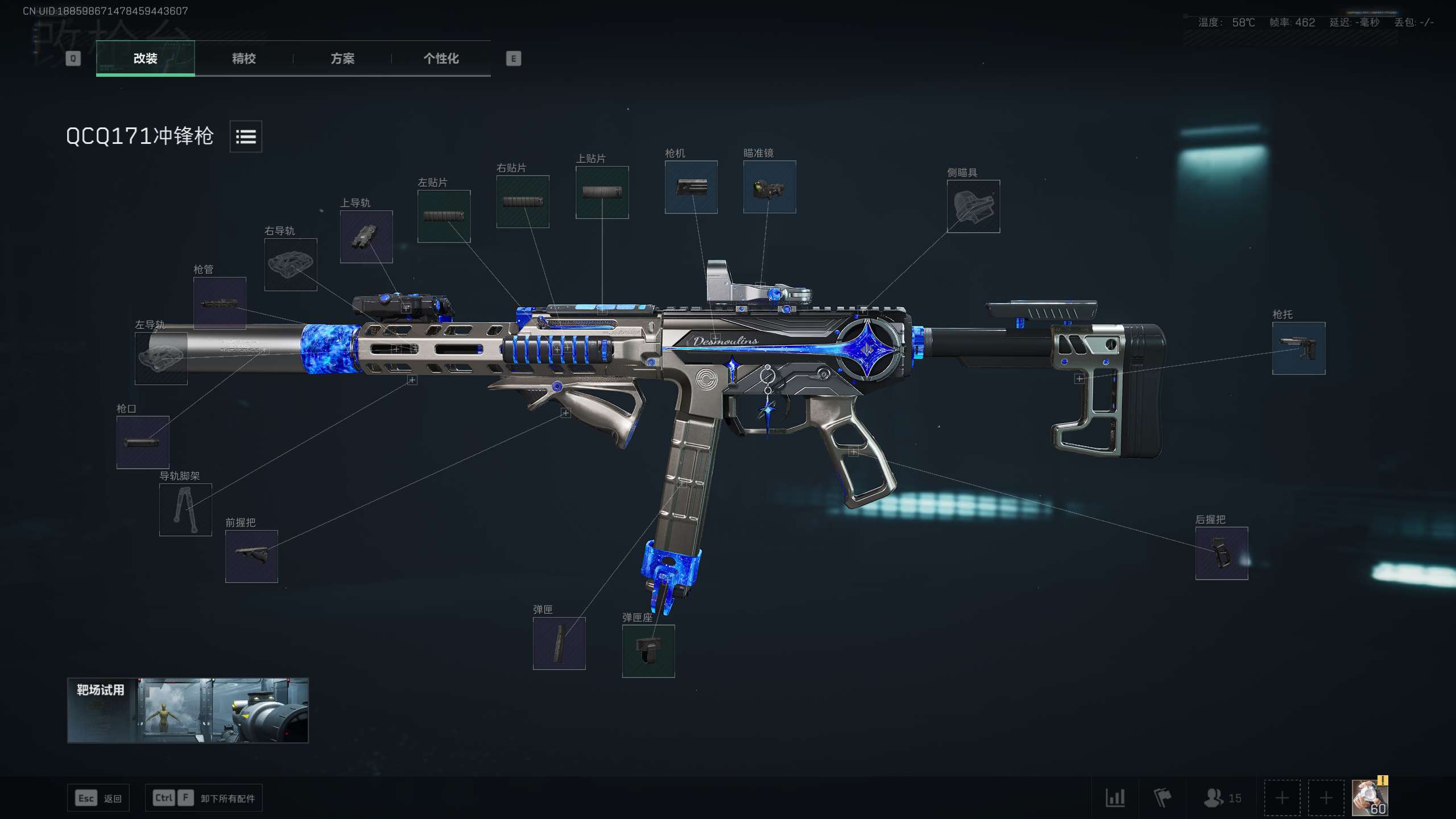
Task: Open the 瞄准镜 optic slot
Action: click(x=770, y=187)
